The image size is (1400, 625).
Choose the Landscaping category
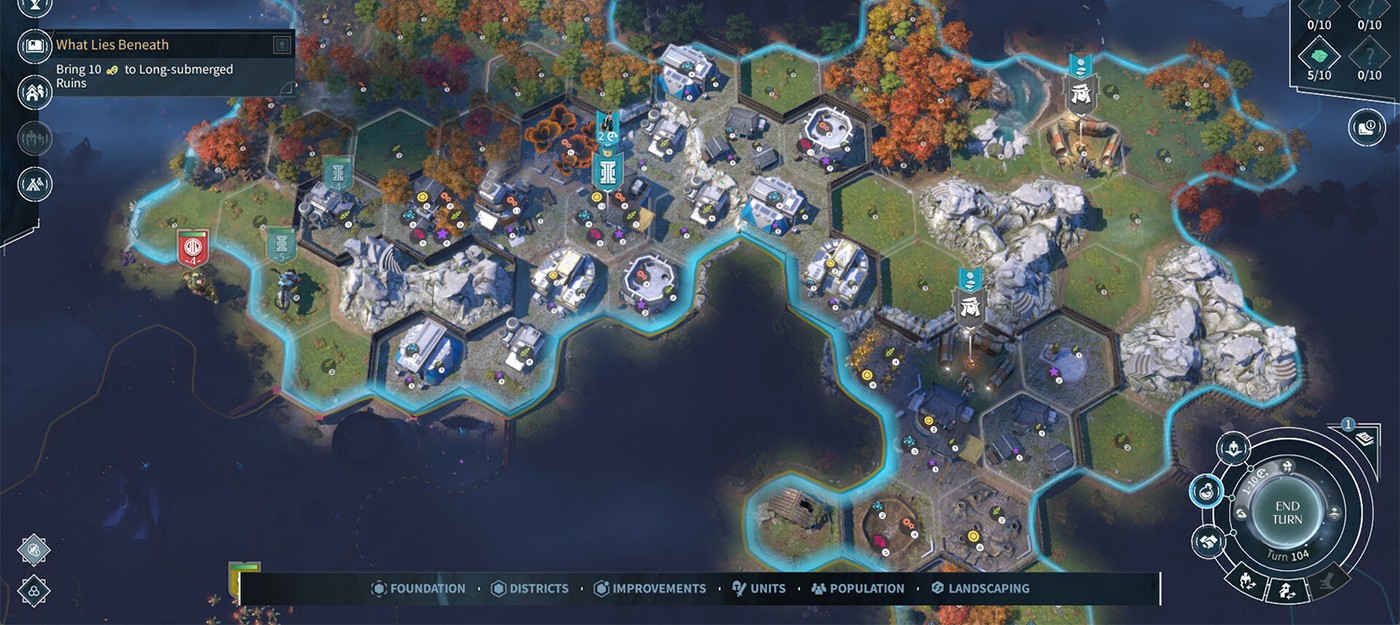[x=980, y=589]
